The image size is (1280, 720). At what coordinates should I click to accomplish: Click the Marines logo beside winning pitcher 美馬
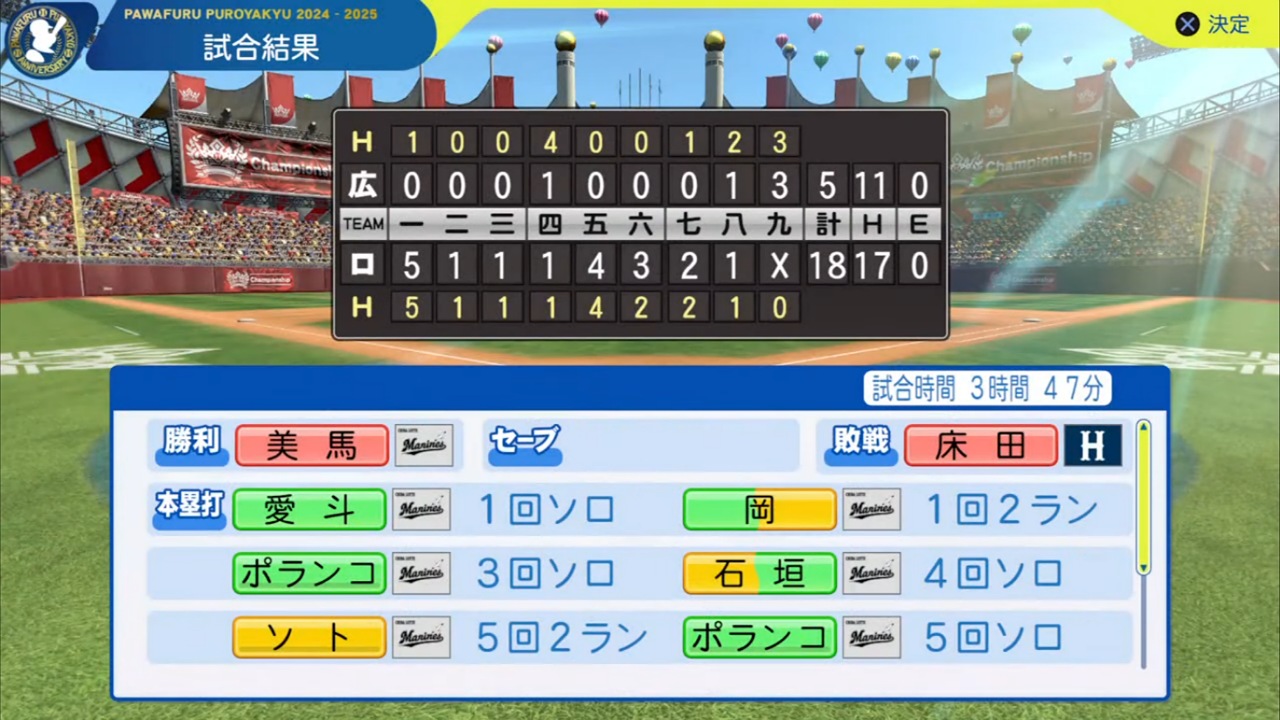coord(422,445)
